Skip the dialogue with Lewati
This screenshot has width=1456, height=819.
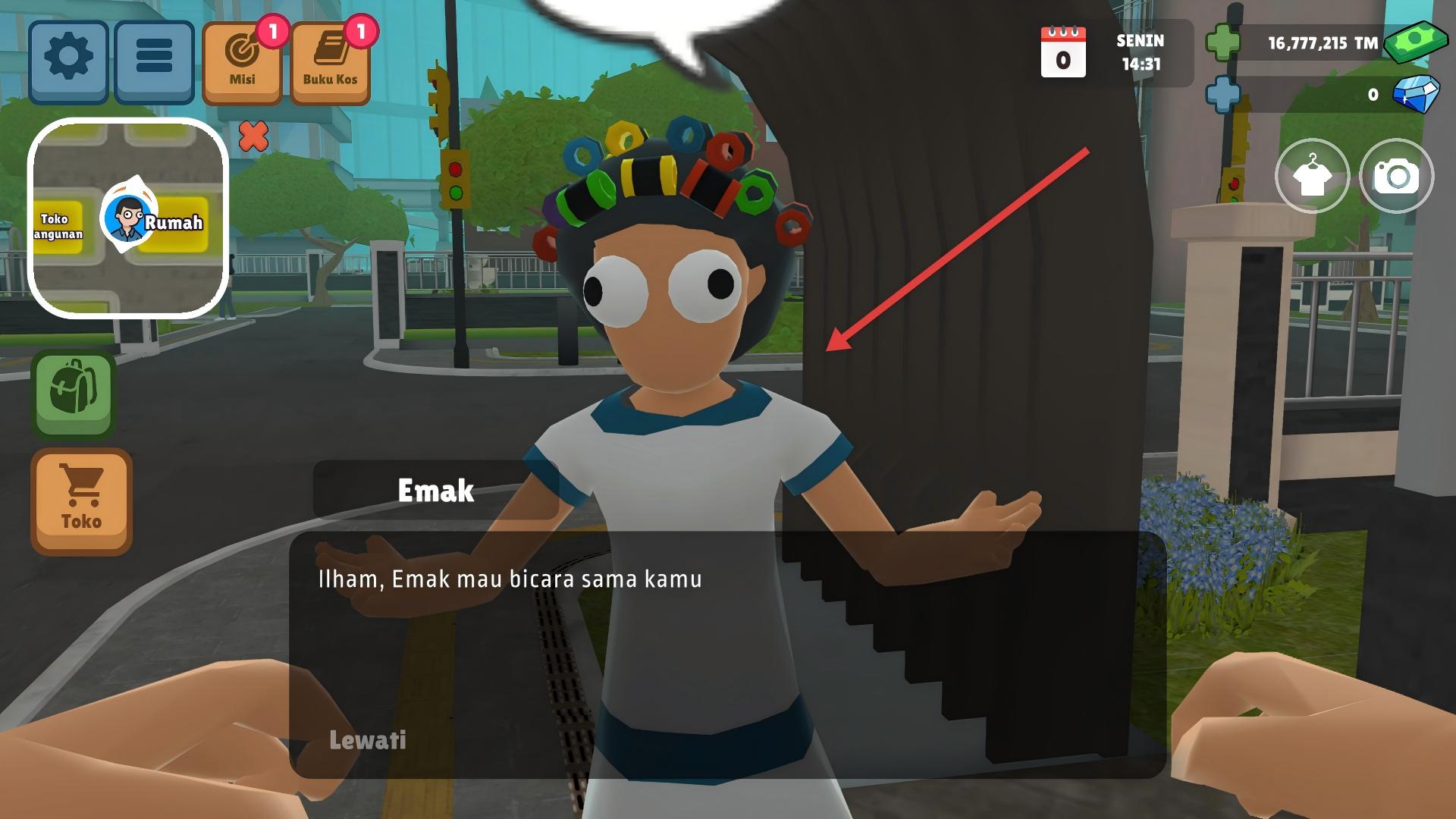click(x=368, y=740)
